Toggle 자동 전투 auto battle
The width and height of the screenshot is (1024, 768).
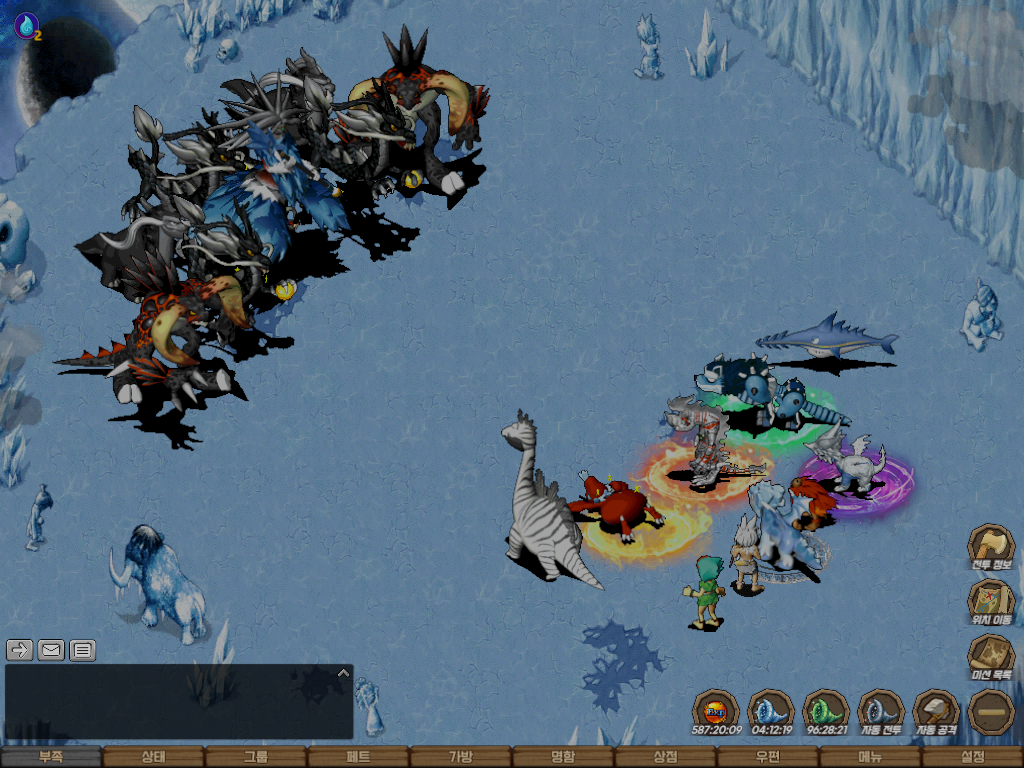(881, 712)
